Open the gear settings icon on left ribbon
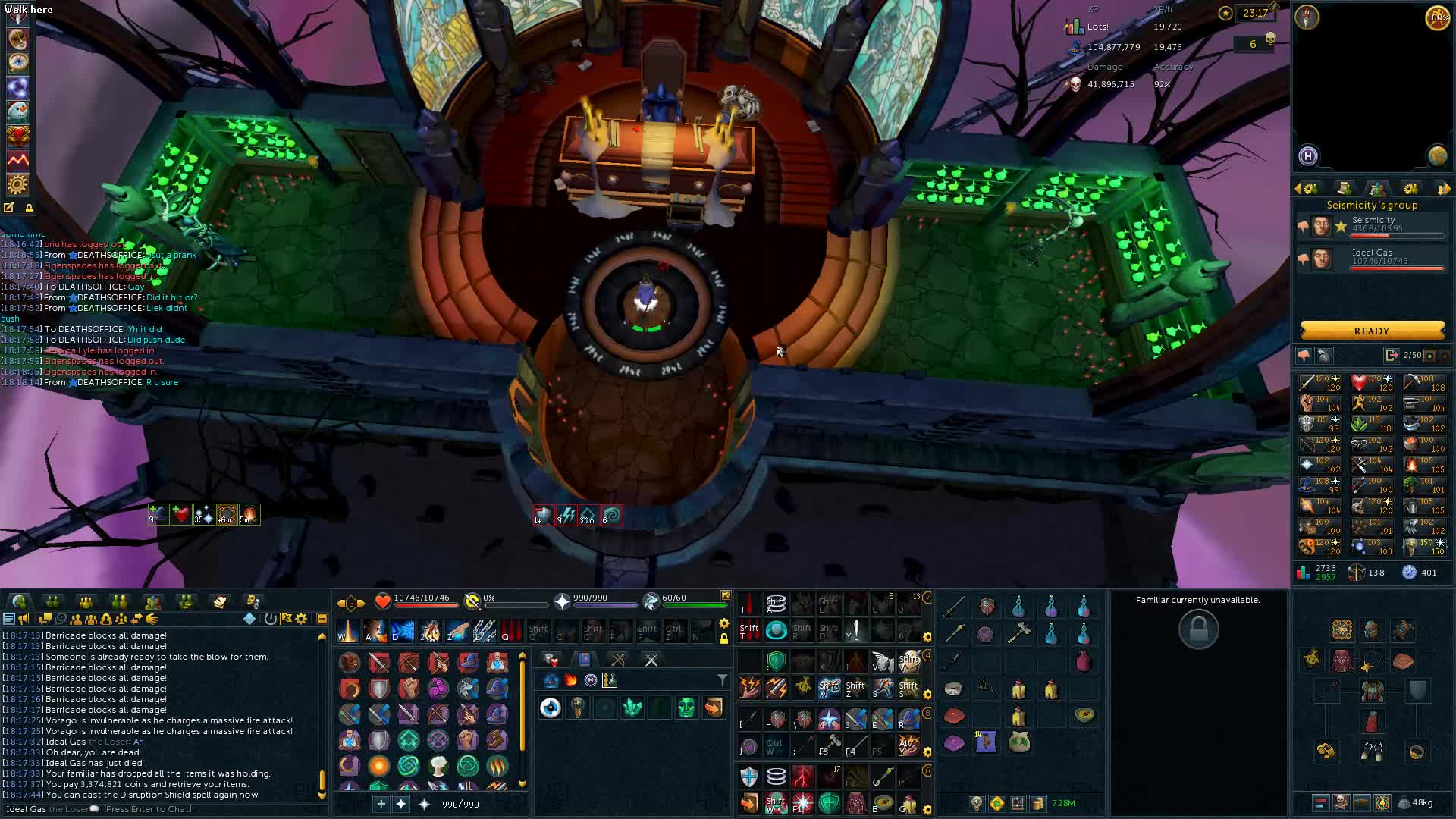The height and width of the screenshot is (819, 1456). pyautogui.click(x=17, y=184)
